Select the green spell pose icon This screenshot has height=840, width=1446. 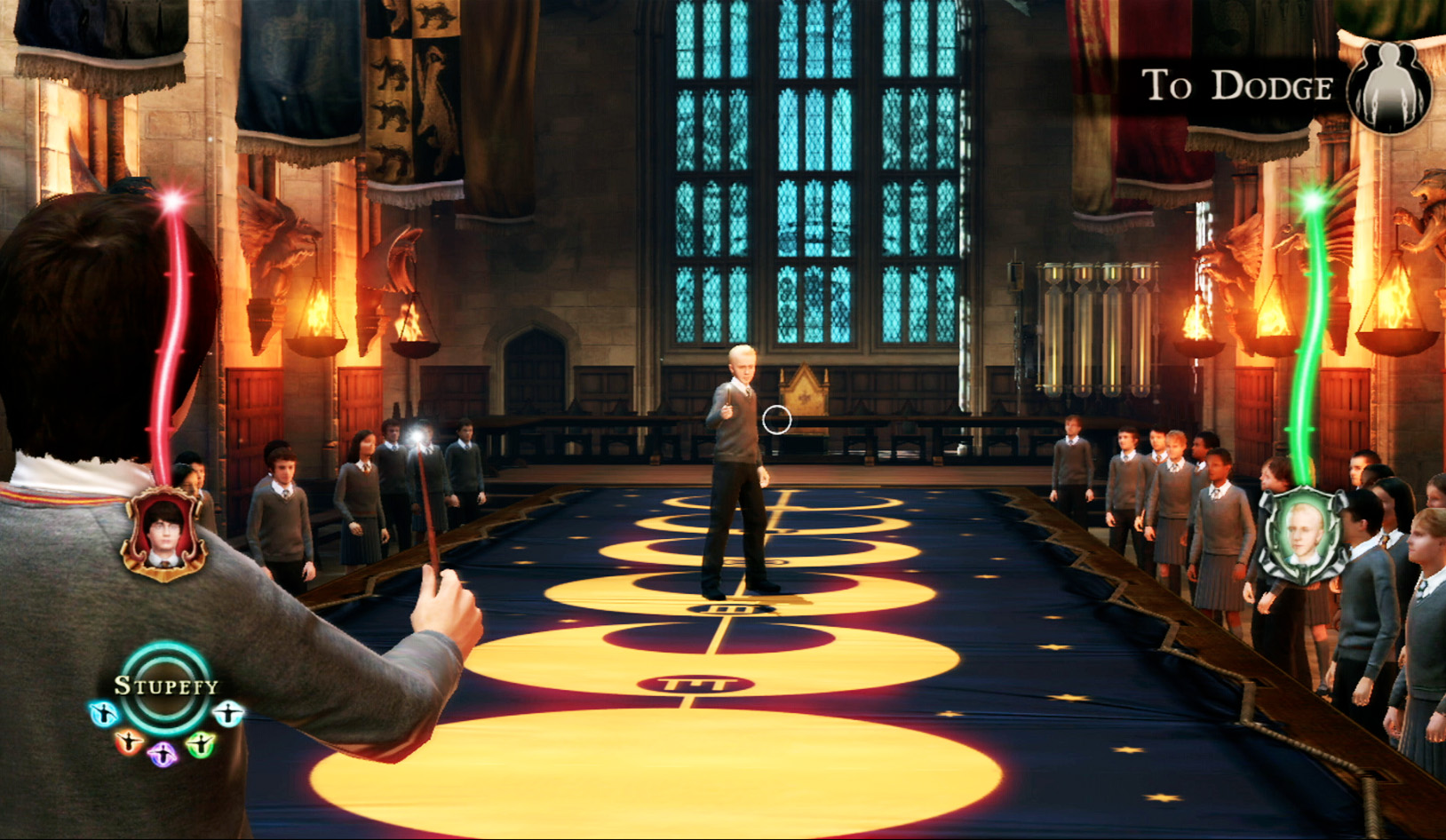click(x=201, y=745)
